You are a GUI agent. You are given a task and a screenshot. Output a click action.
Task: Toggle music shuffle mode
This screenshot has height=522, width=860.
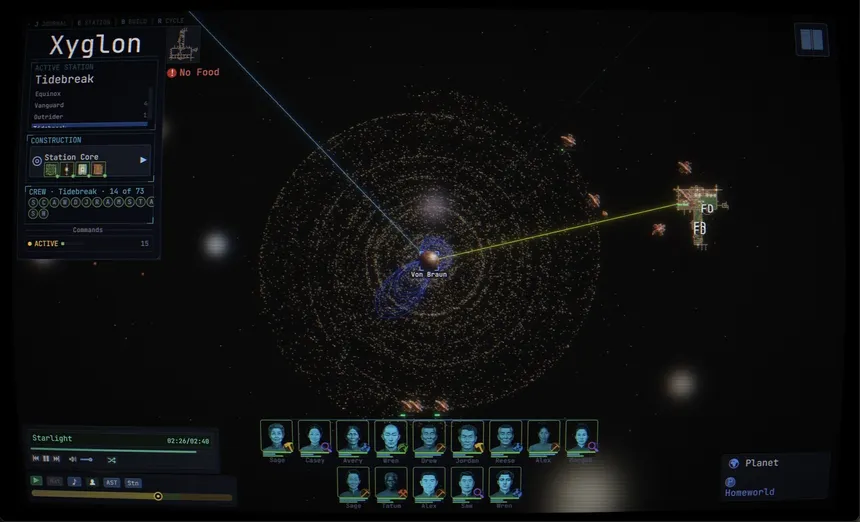click(x=112, y=459)
